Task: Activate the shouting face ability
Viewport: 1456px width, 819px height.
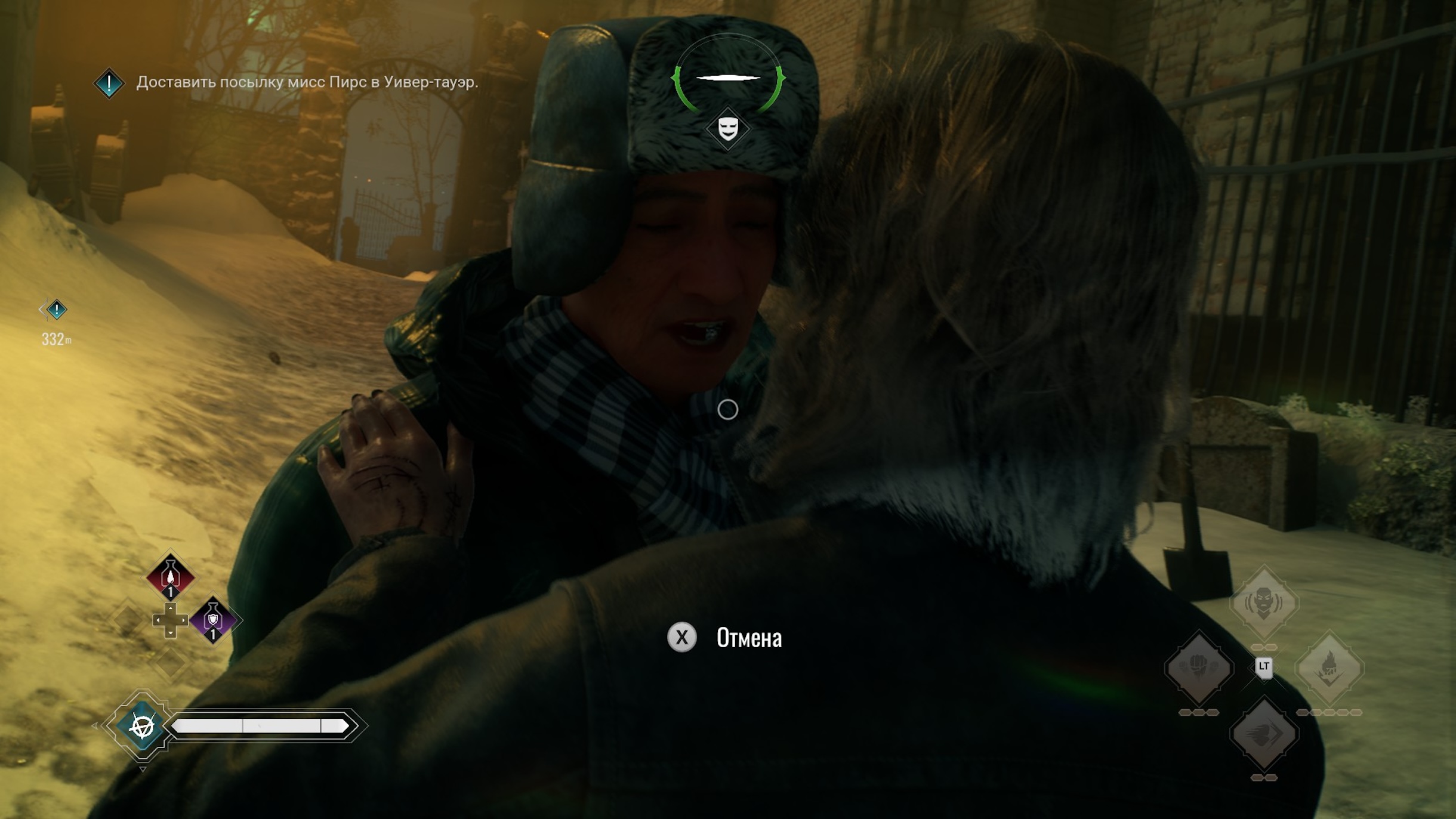Action: [1263, 601]
